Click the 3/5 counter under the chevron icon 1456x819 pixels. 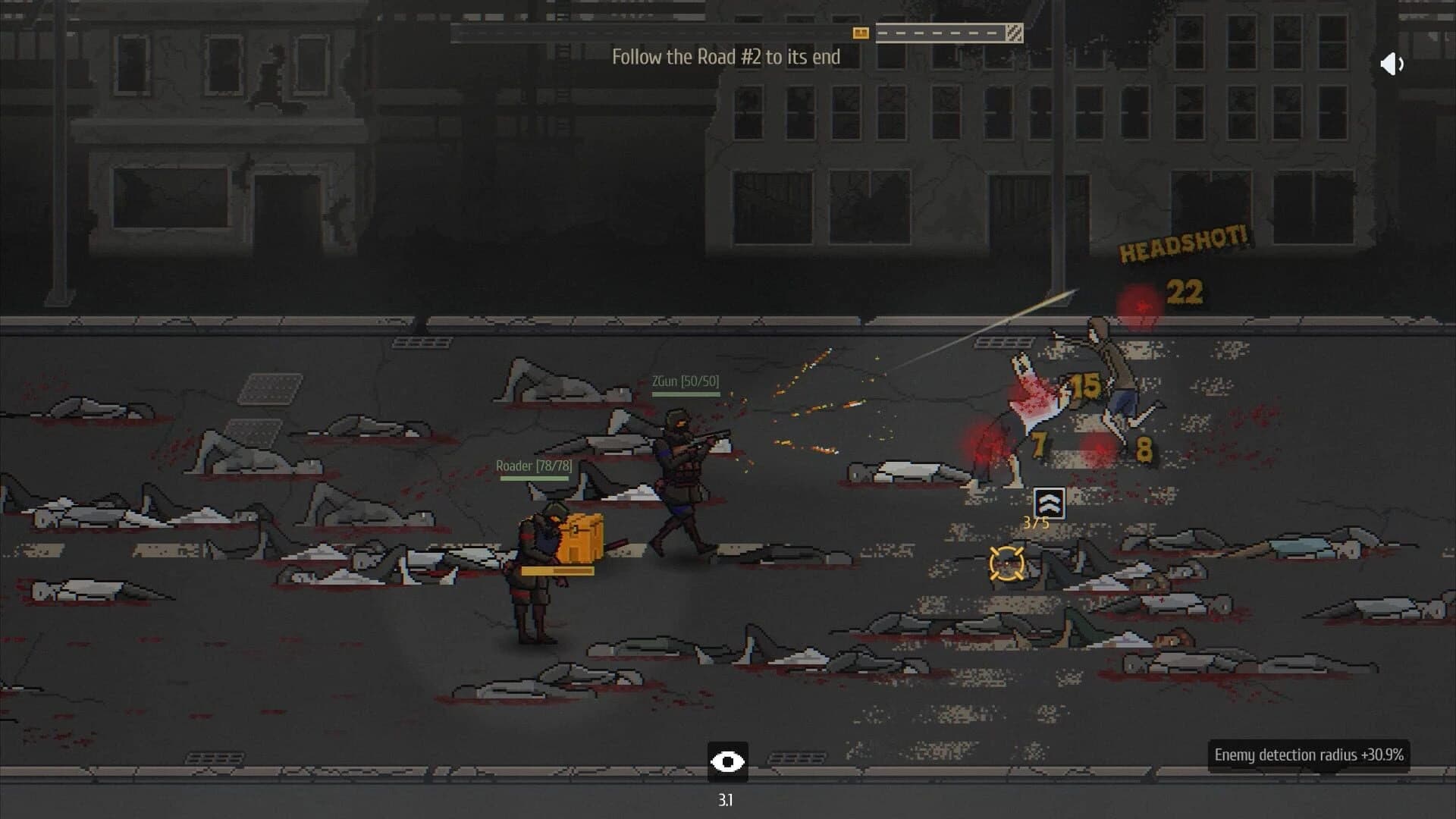[1035, 522]
